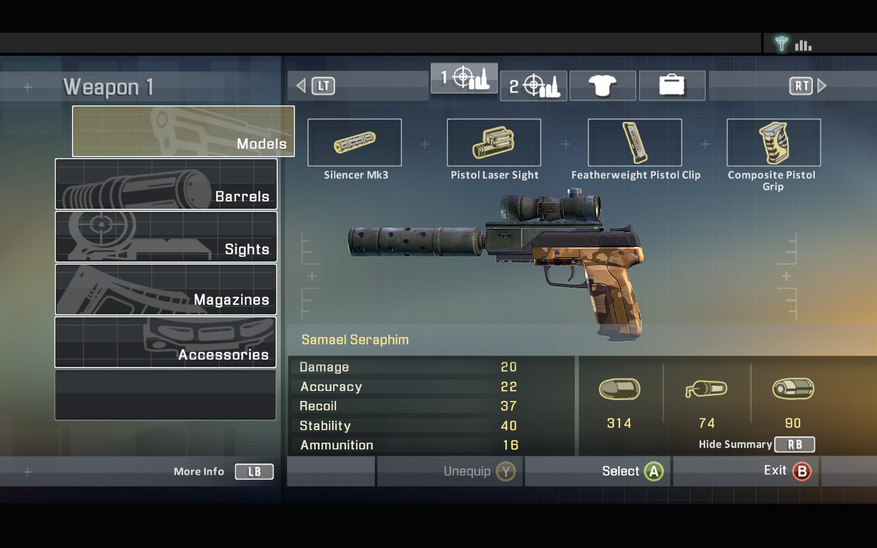Open the shirt outfit tab
This screenshot has width=877, height=548.
[x=602, y=86]
